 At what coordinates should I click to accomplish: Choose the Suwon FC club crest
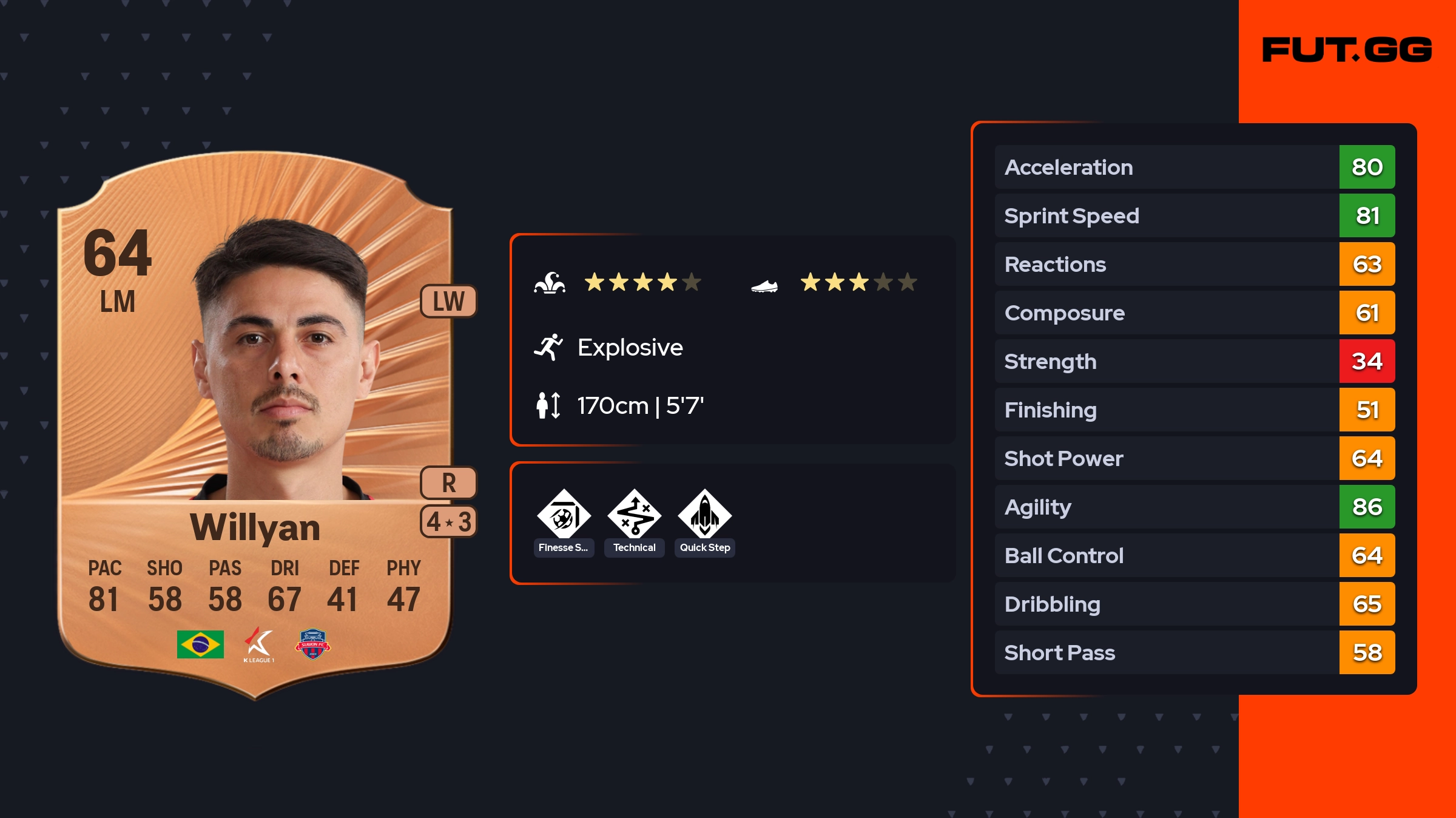312,644
